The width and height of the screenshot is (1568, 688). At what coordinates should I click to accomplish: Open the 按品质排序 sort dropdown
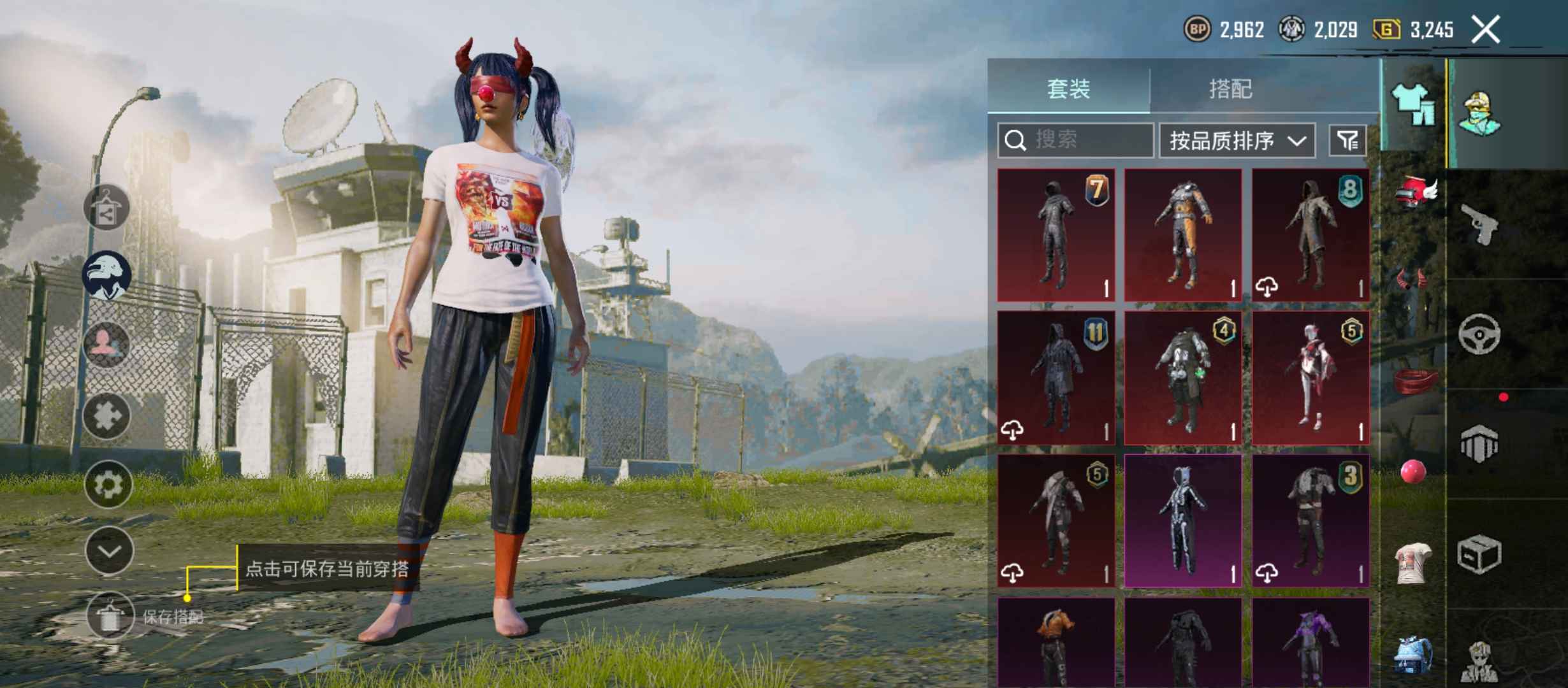[x=1237, y=140]
